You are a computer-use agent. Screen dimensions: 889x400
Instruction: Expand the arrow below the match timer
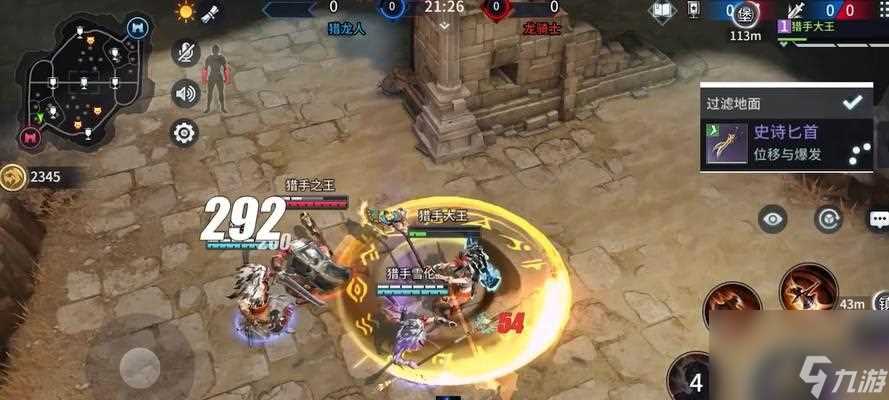coord(443,26)
